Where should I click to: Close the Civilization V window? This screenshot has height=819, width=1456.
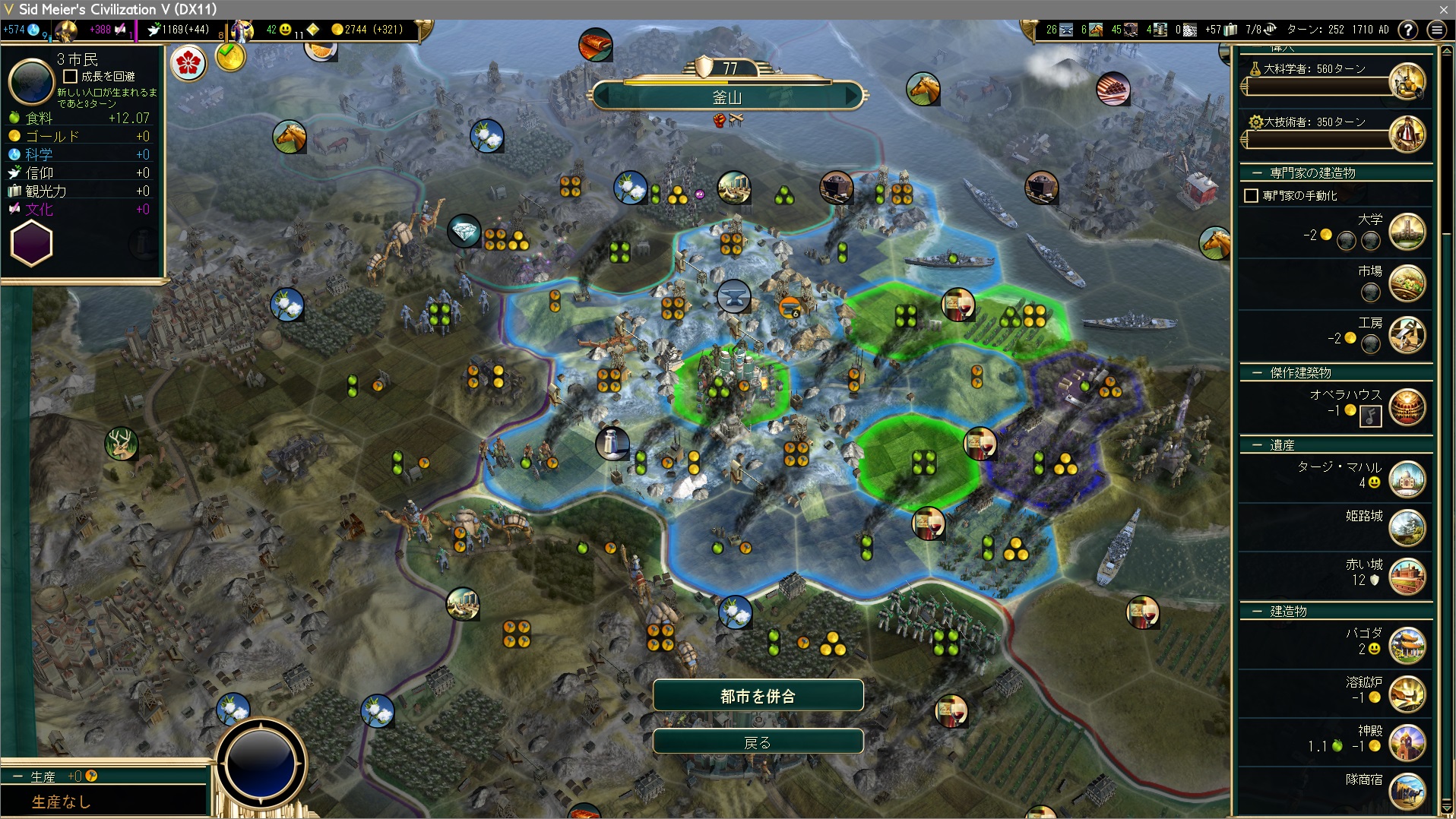[1443, 9]
